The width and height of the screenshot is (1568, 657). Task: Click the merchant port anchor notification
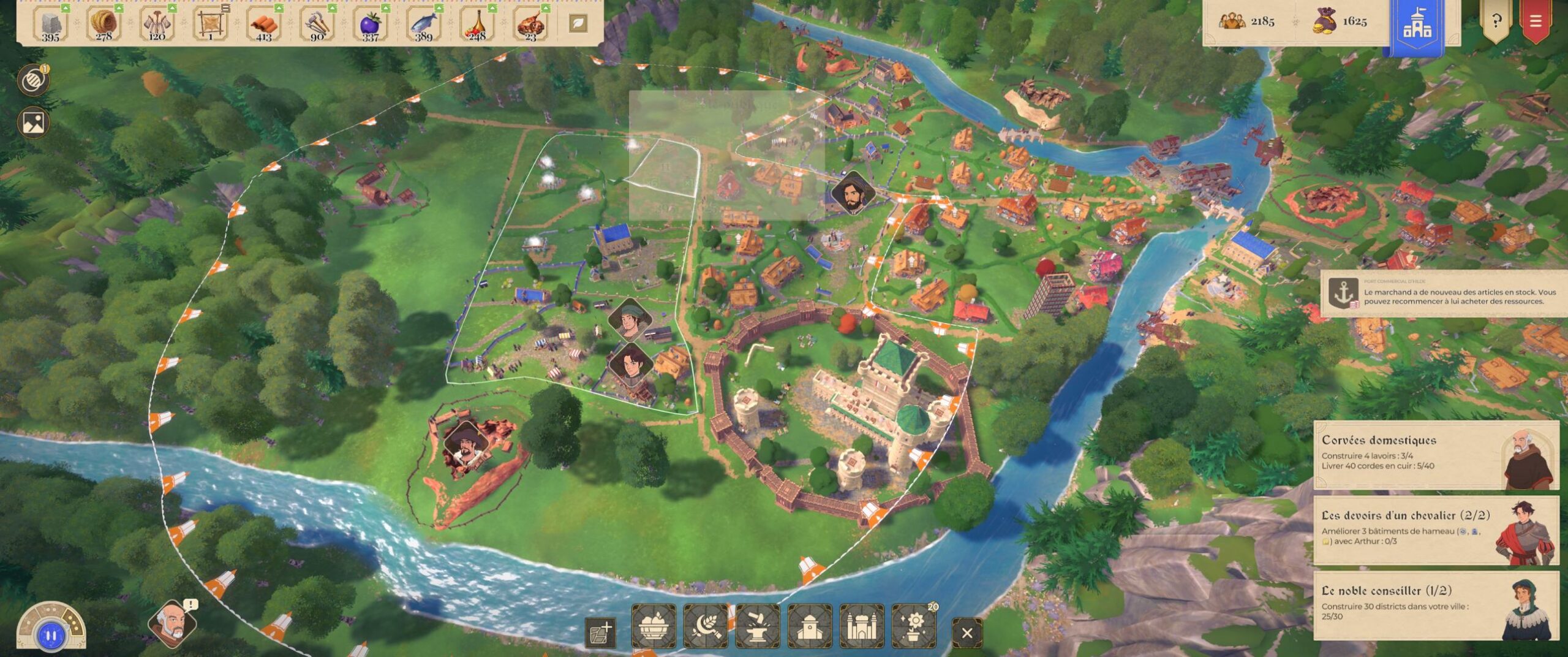(x=1442, y=293)
